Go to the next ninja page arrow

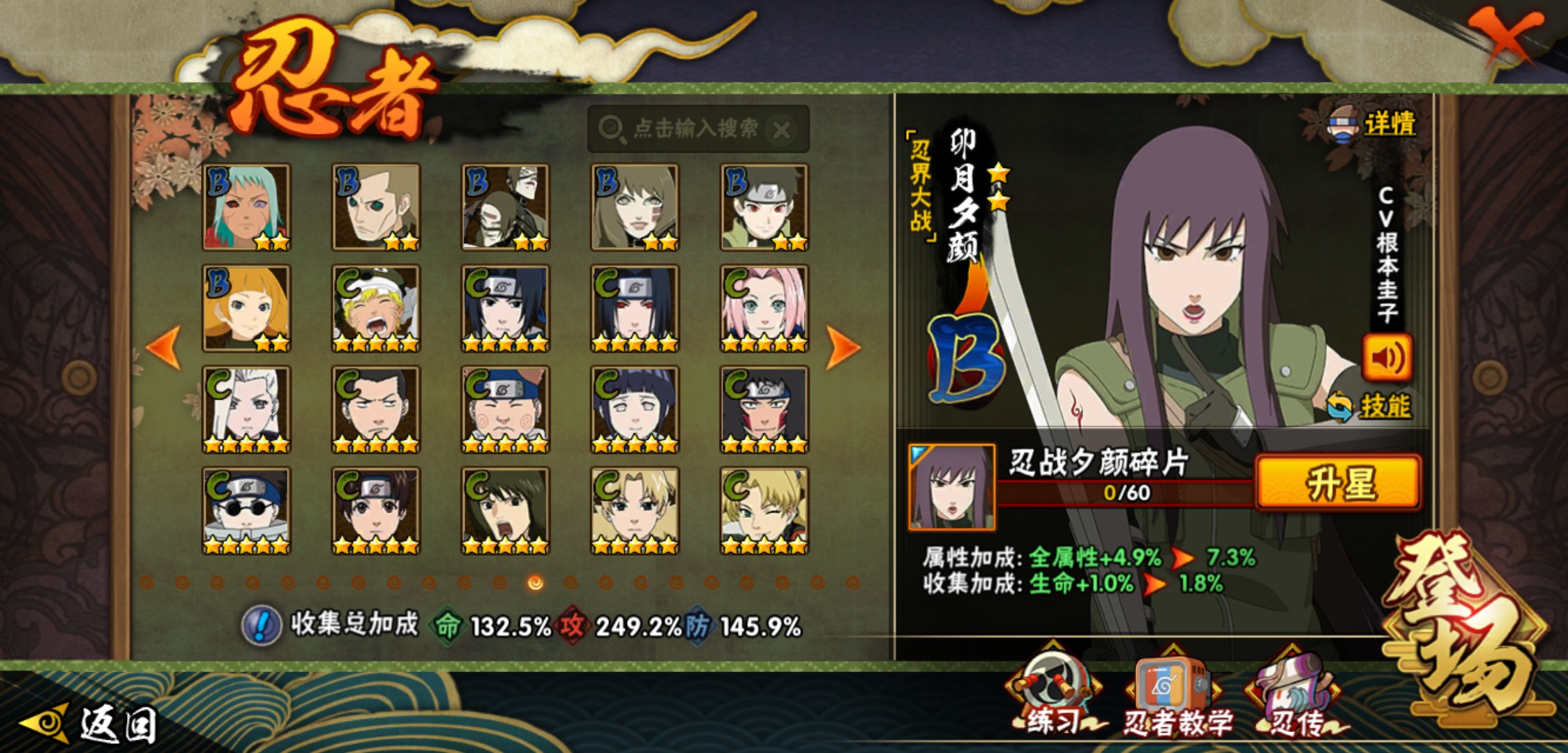(x=843, y=347)
